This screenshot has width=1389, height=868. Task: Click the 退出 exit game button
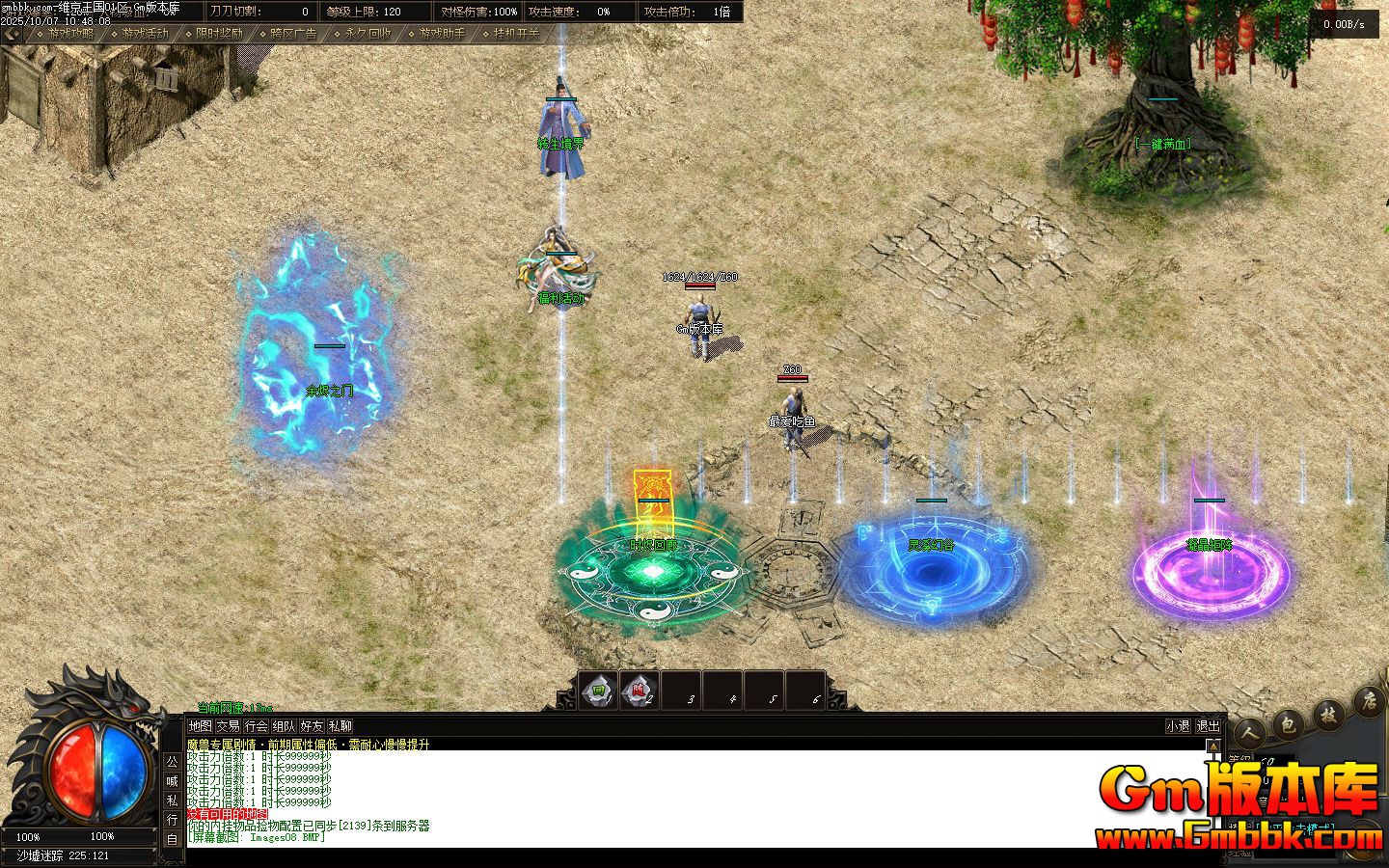pyautogui.click(x=1208, y=726)
